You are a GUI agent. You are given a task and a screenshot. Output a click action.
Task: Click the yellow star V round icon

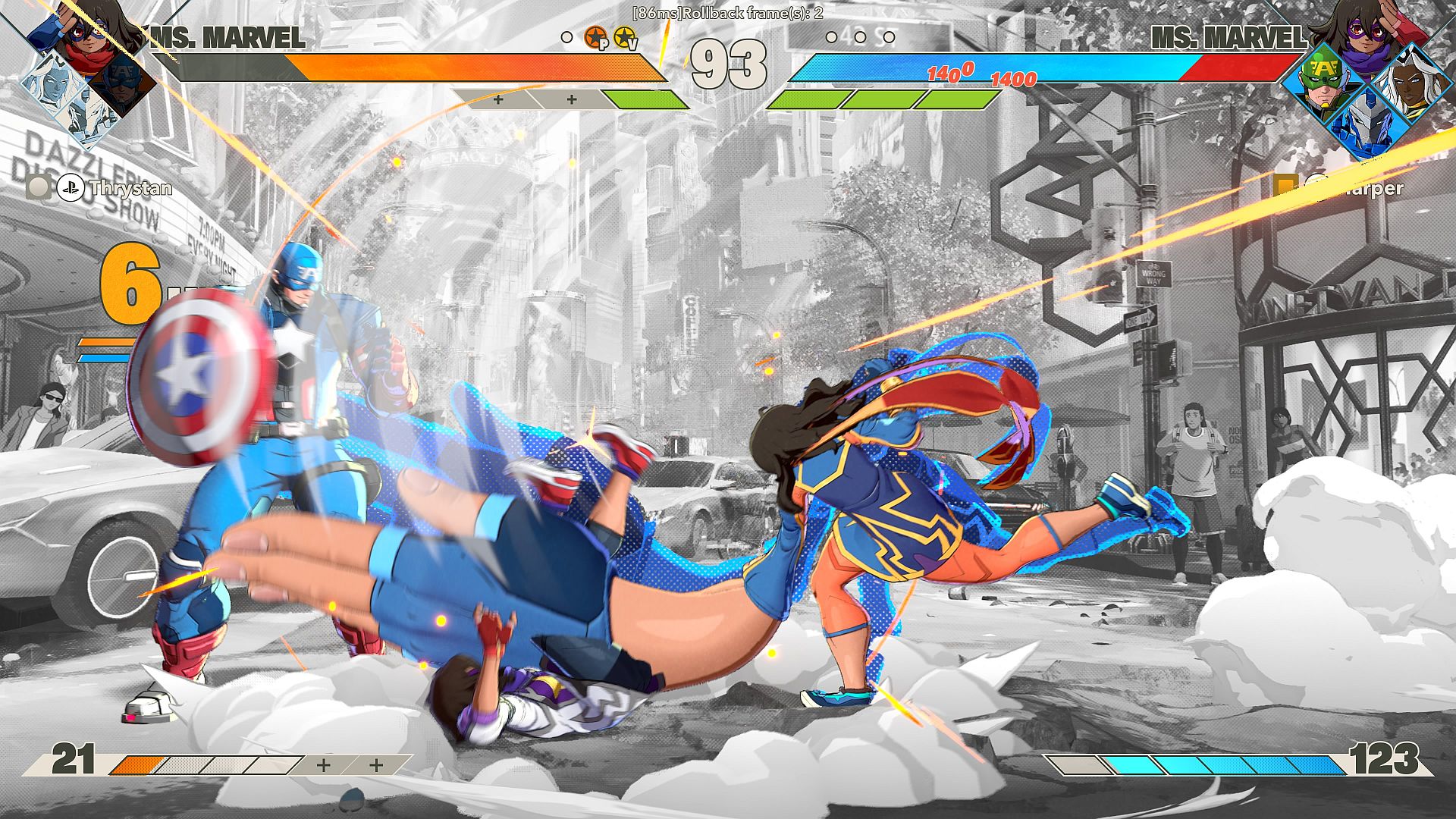[x=624, y=37]
